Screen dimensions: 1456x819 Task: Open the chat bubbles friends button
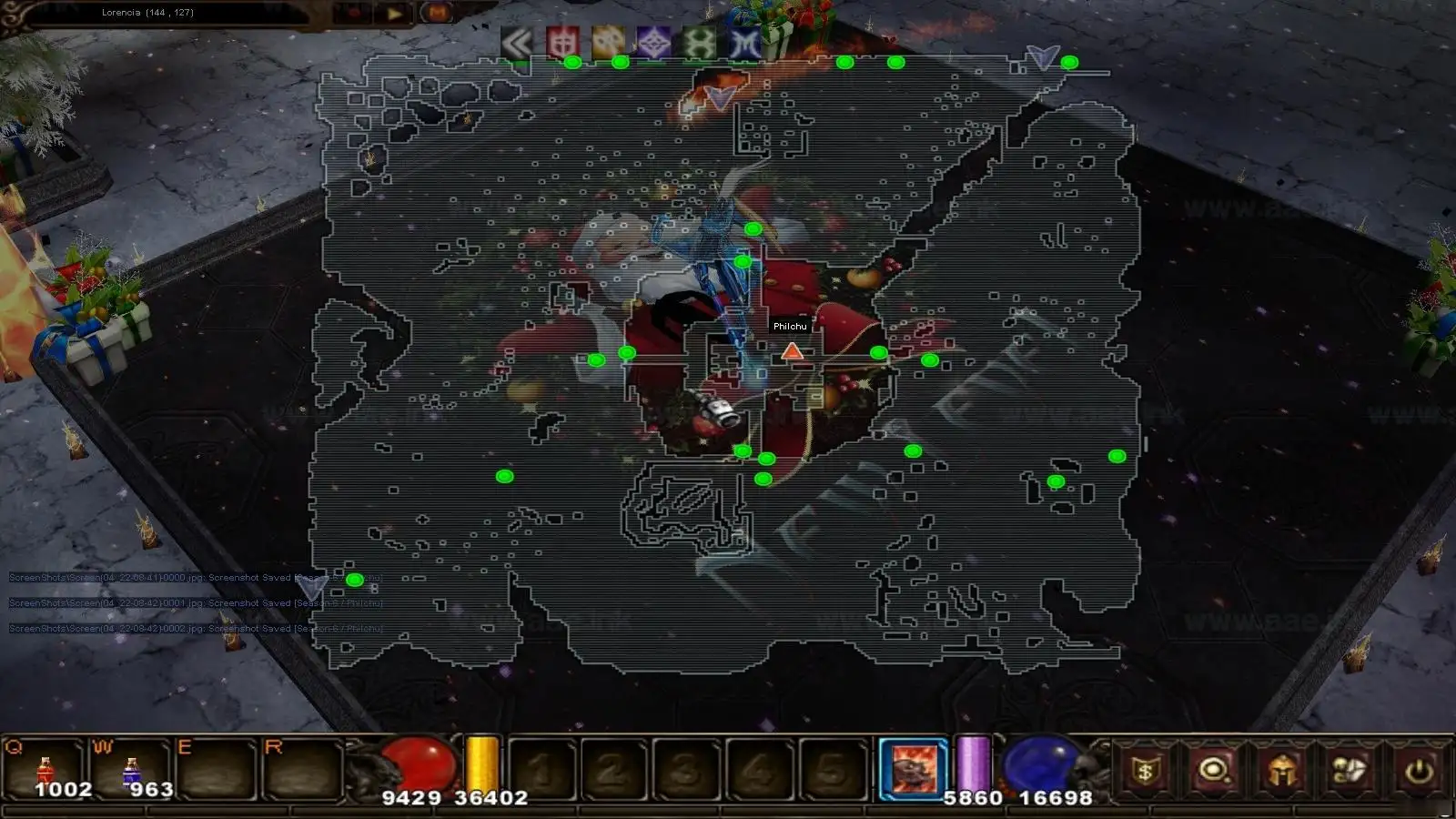[1350, 772]
